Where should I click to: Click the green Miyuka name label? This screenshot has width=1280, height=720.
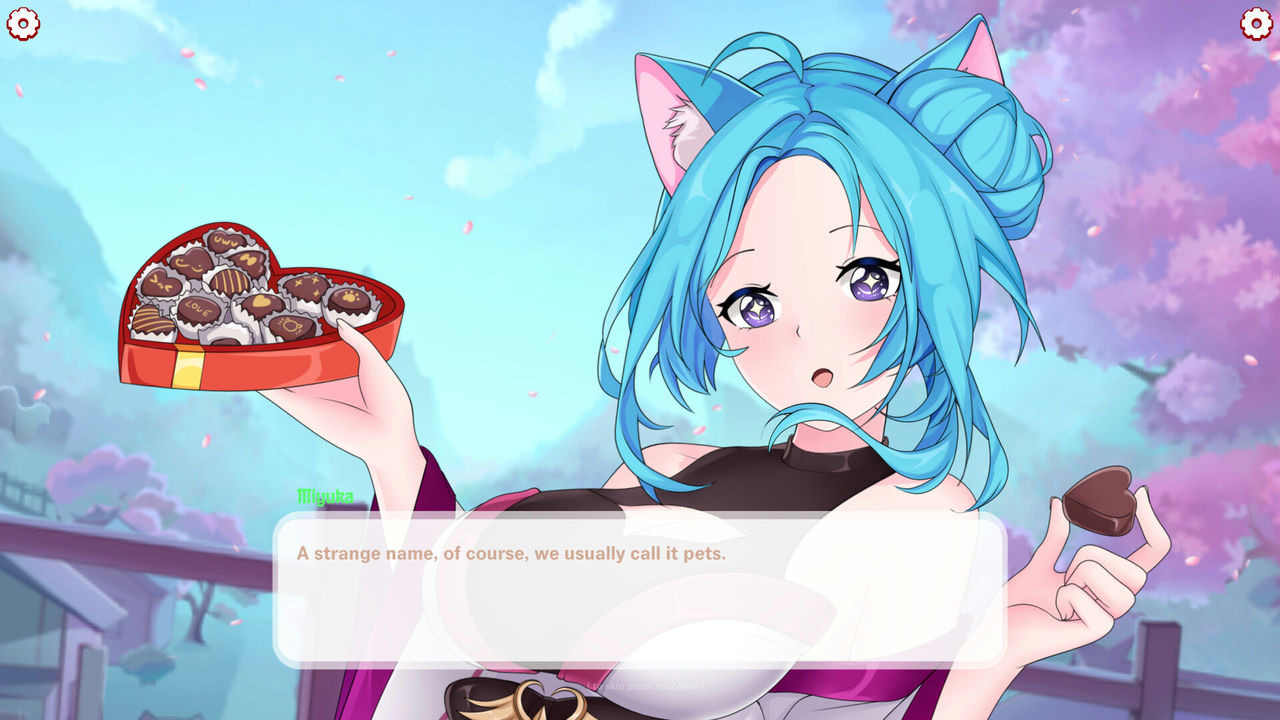click(324, 494)
